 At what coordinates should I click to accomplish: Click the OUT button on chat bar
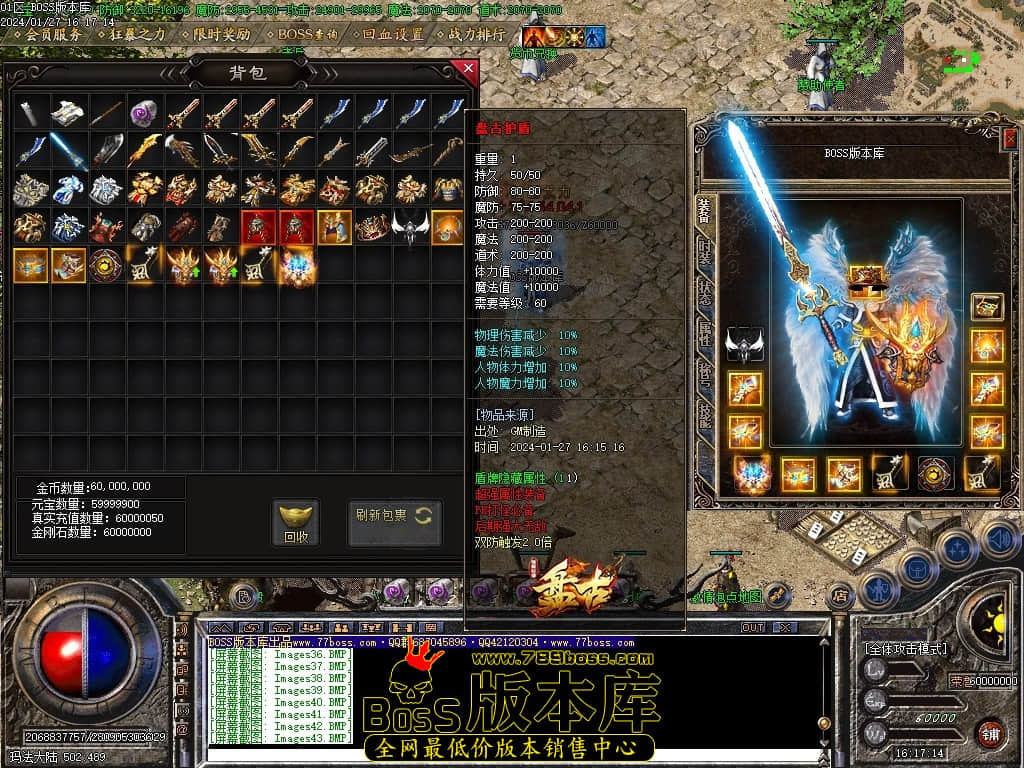[752, 627]
